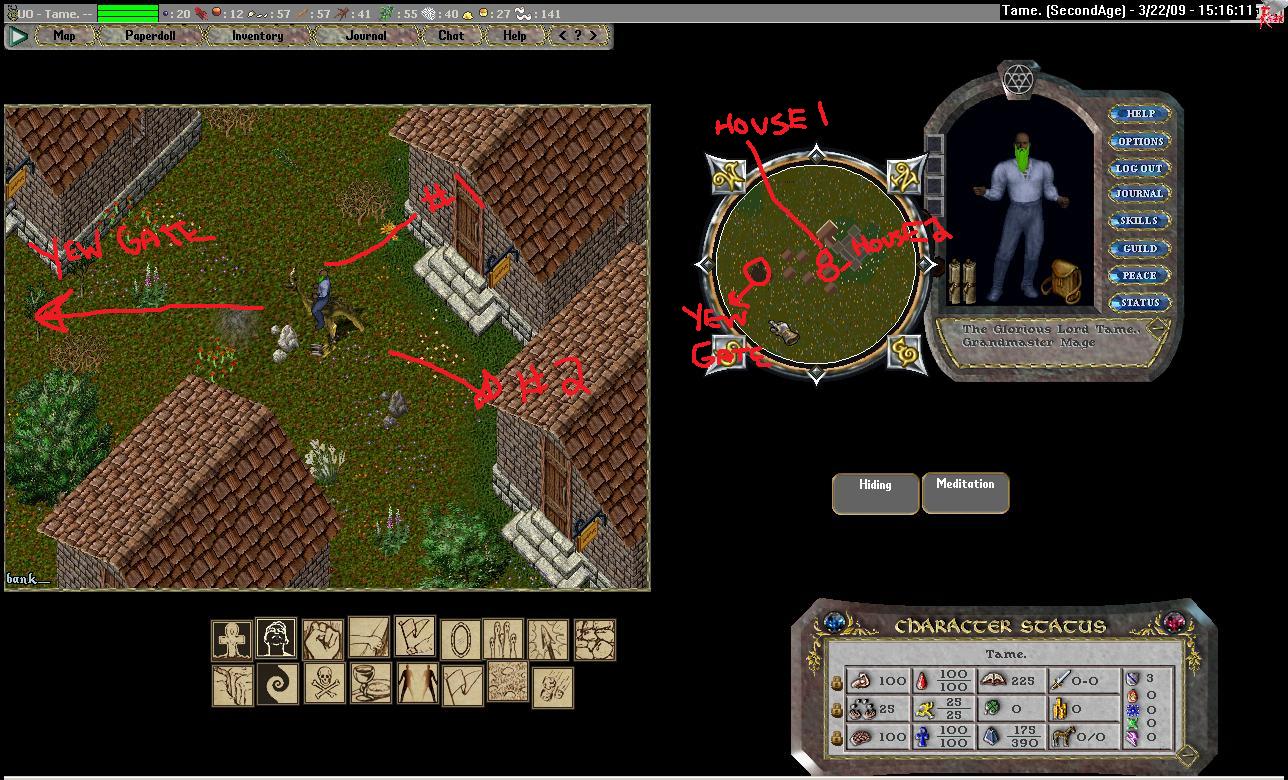Image resolution: width=1288 pixels, height=780 pixels.
Task: Click the Help entry in the top menu bar
Action: point(514,36)
